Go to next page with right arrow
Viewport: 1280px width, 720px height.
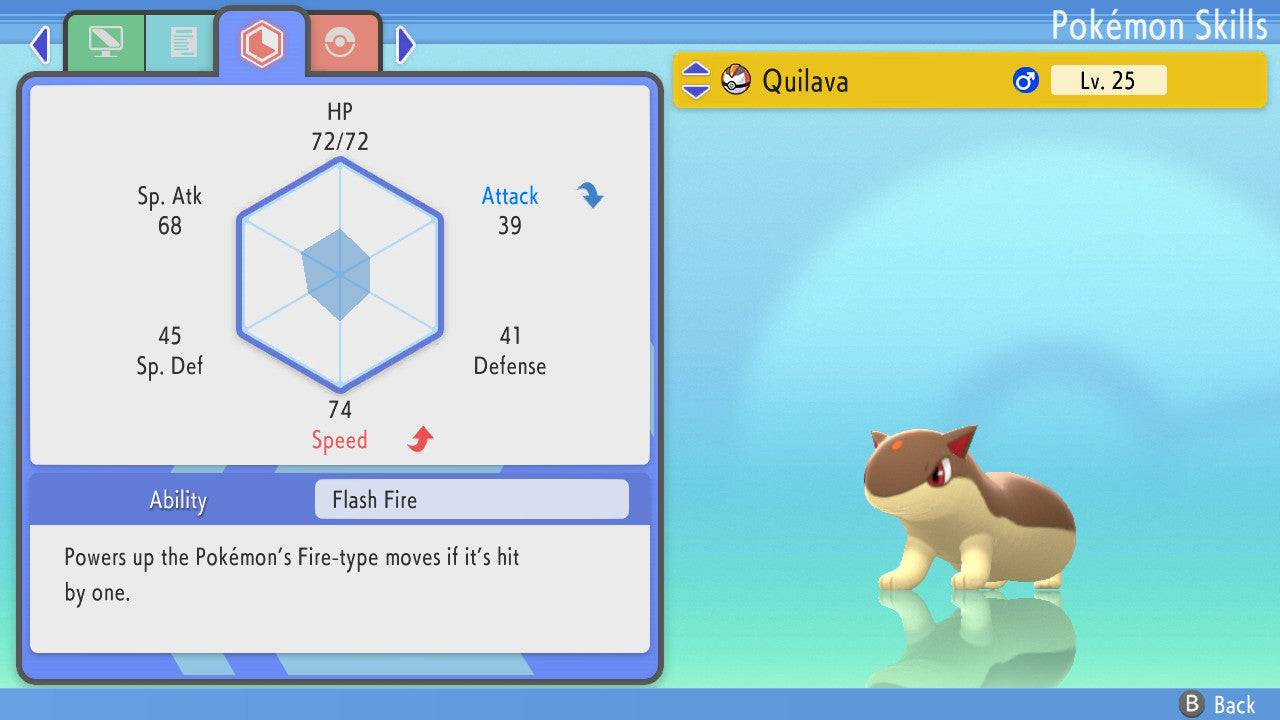tap(405, 44)
